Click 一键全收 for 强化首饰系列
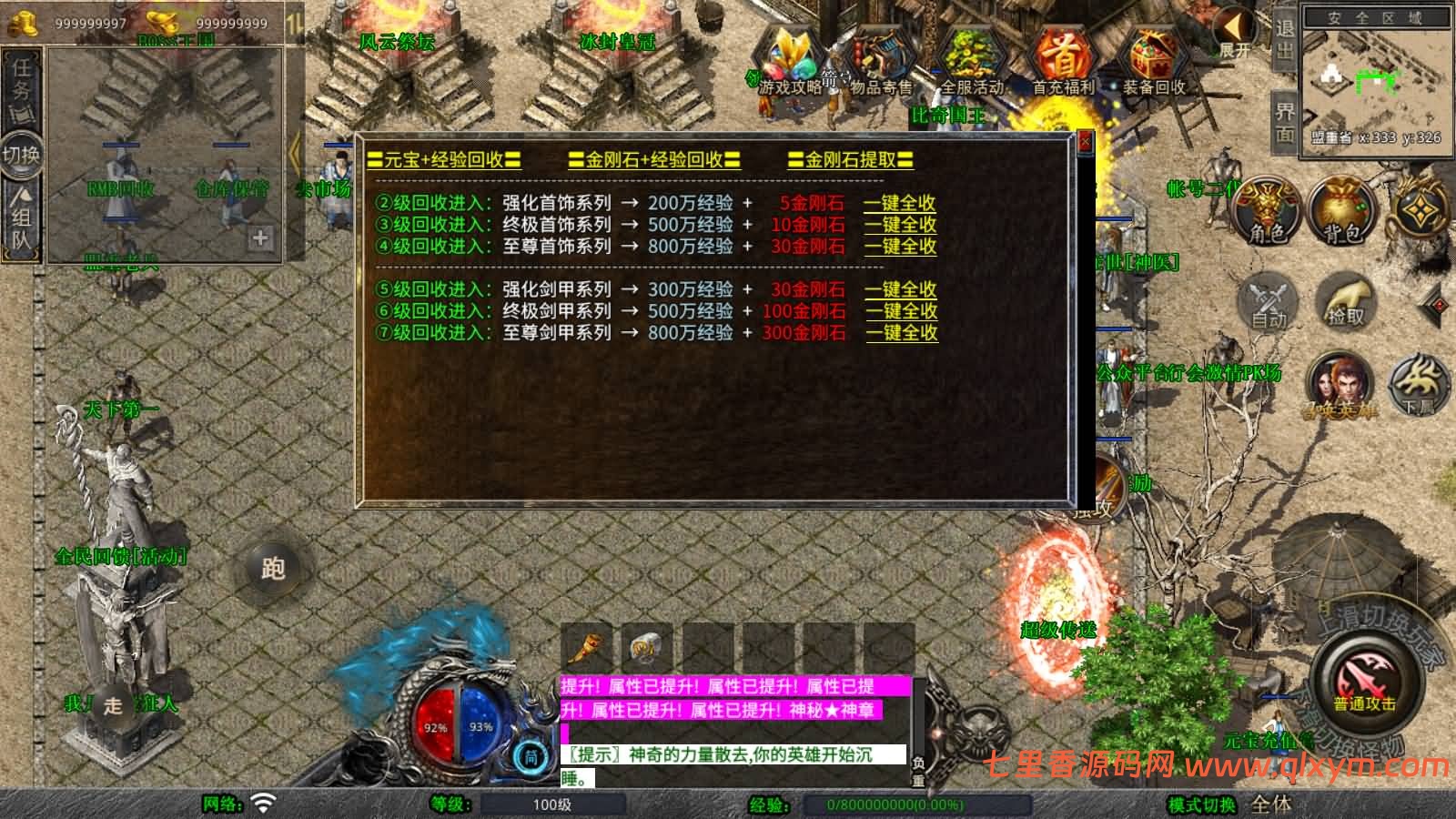 point(899,202)
